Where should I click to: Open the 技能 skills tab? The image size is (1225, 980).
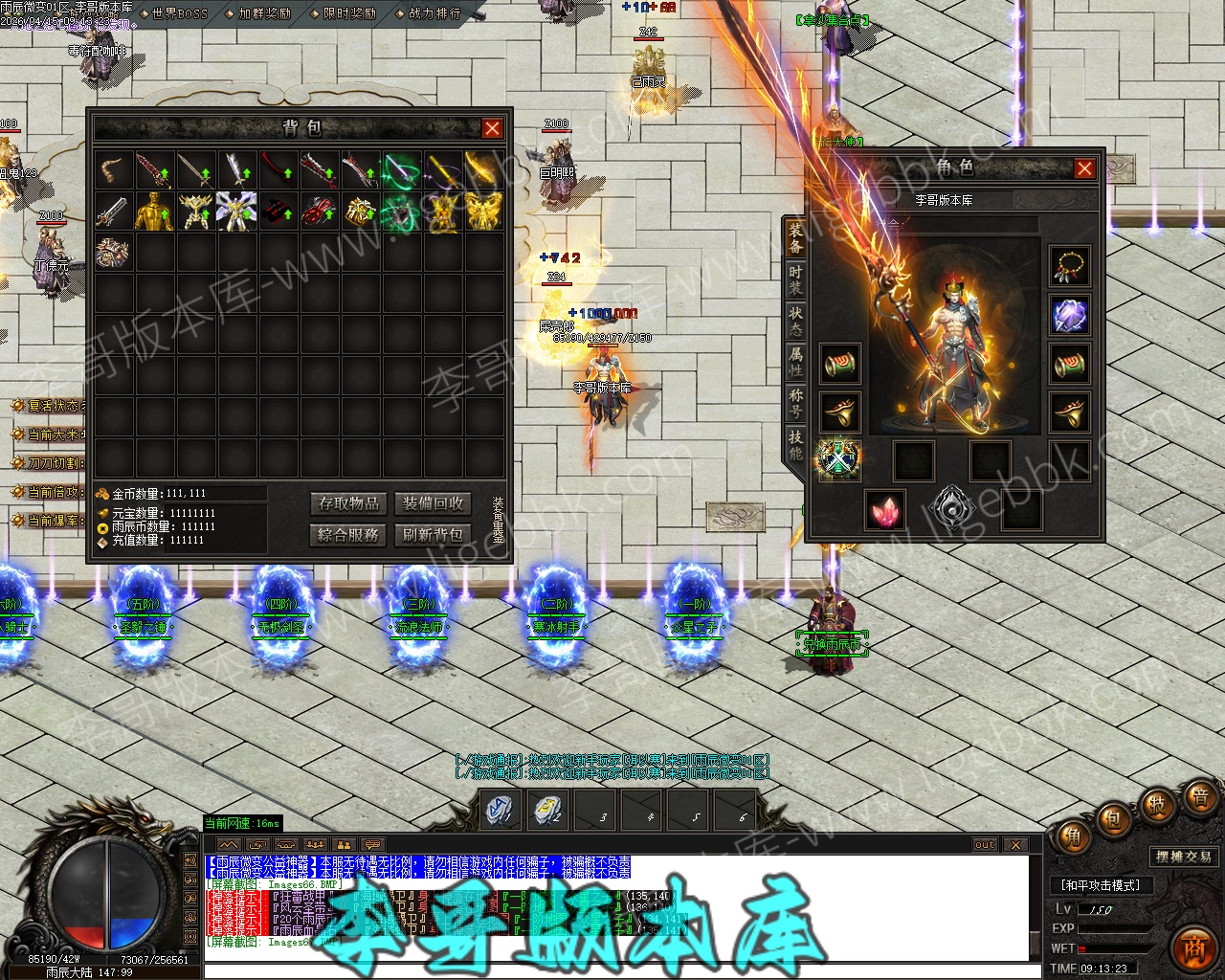(x=795, y=444)
